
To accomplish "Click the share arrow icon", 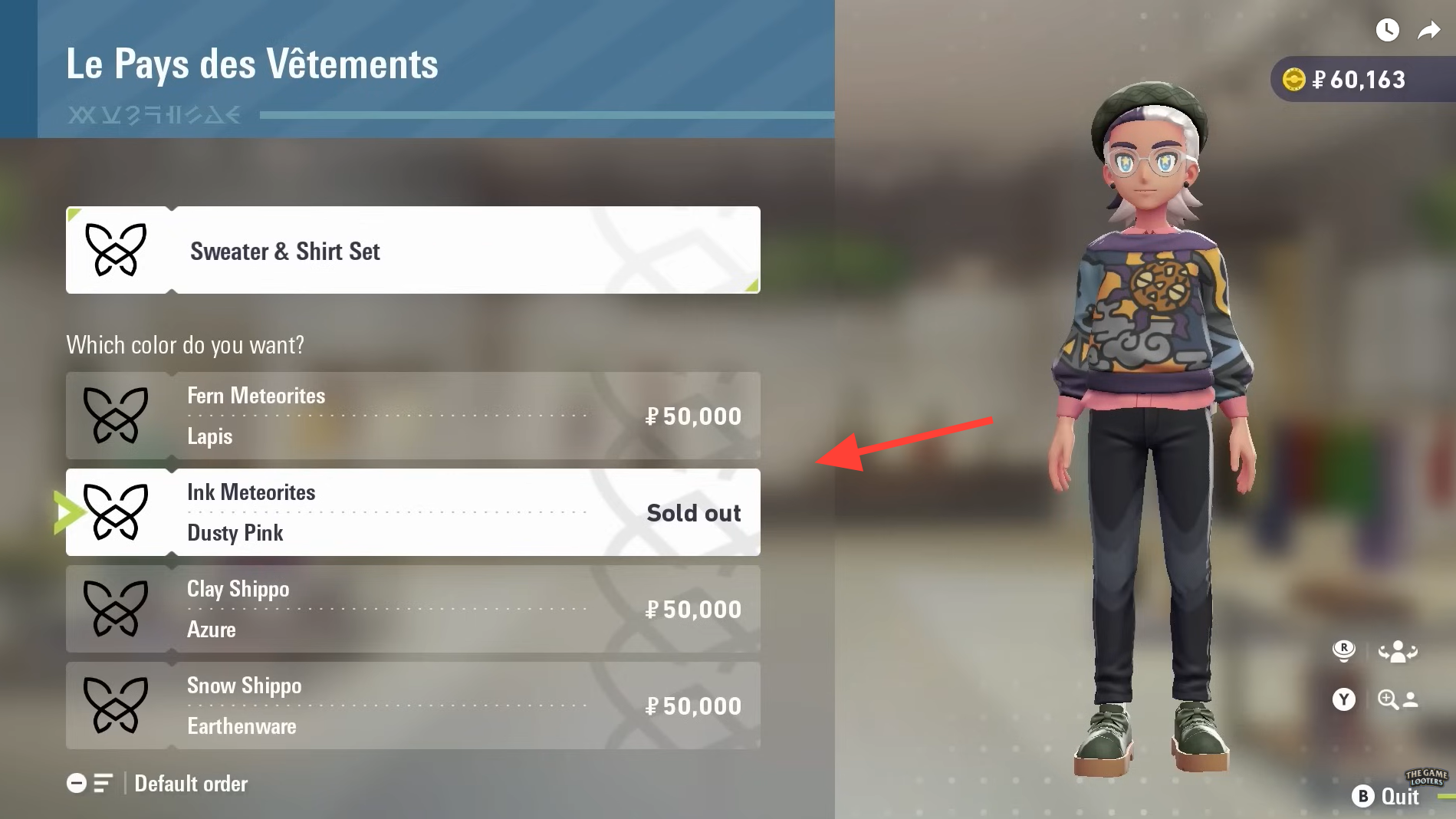I will 1428,31.
